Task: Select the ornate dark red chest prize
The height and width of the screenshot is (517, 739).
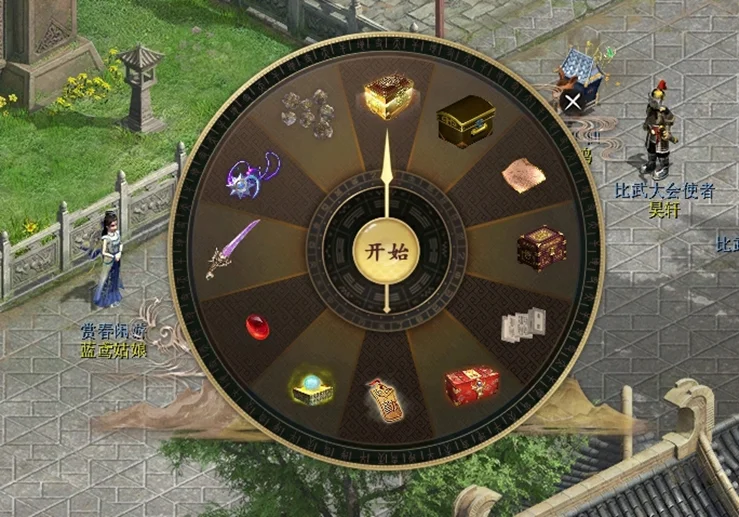Action: (541, 248)
